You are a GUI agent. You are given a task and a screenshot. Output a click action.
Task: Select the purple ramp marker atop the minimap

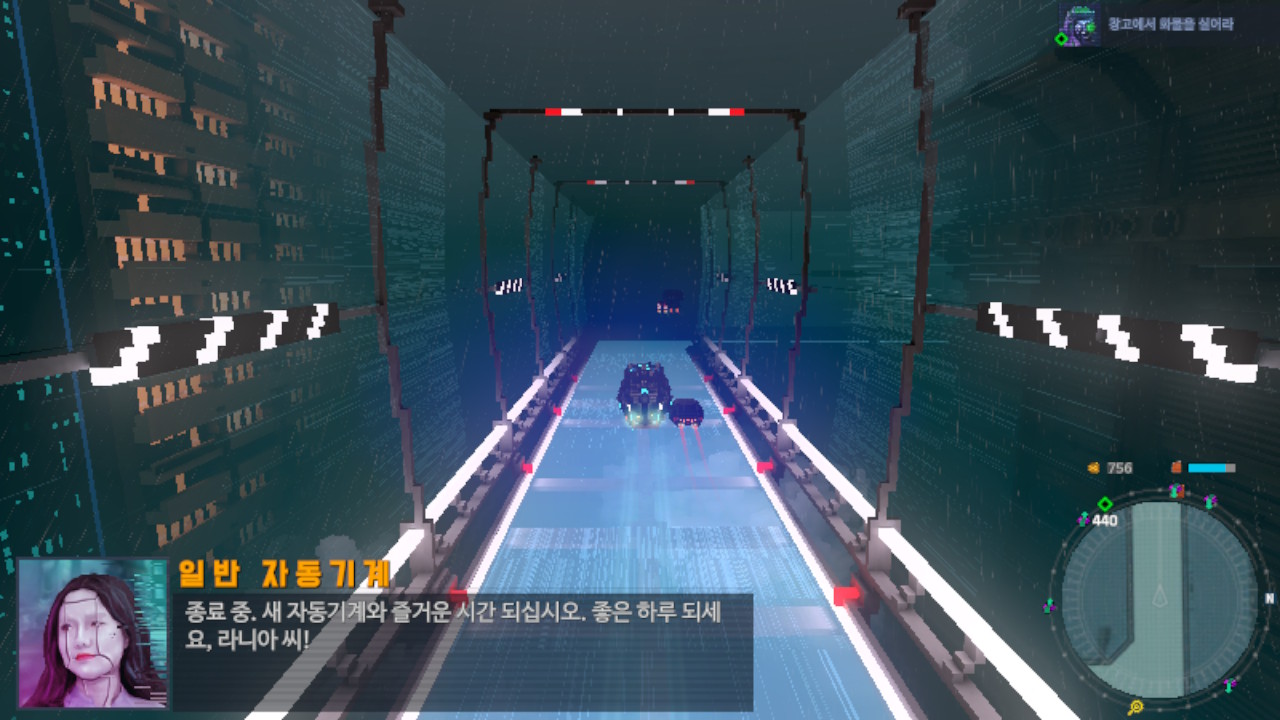tap(1175, 490)
